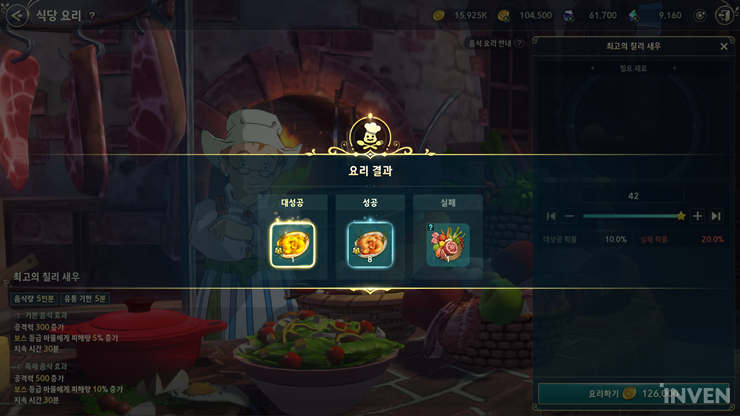Open the circular icon beside the exit door
The image size is (740, 416).
coord(701,15)
